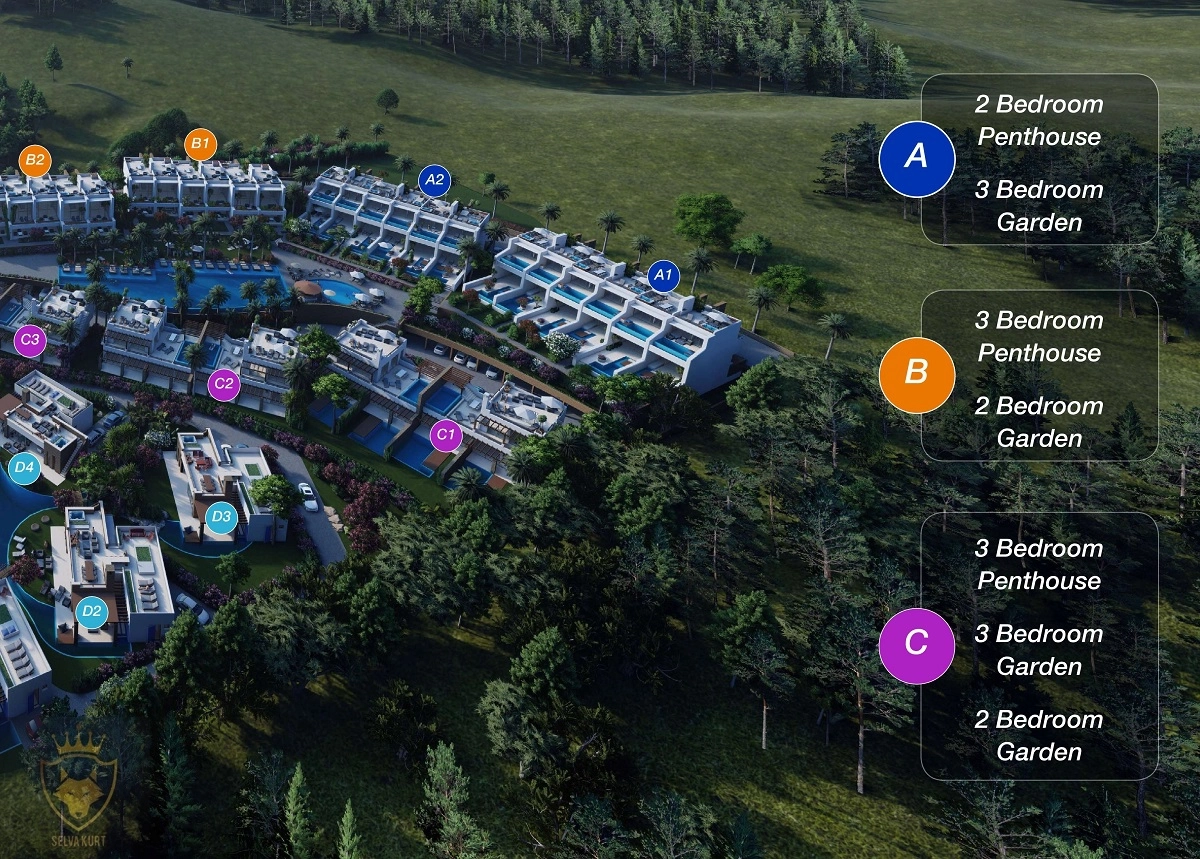Select the D4 villa marker
The image size is (1200, 859).
pyautogui.click(x=24, y=467)
